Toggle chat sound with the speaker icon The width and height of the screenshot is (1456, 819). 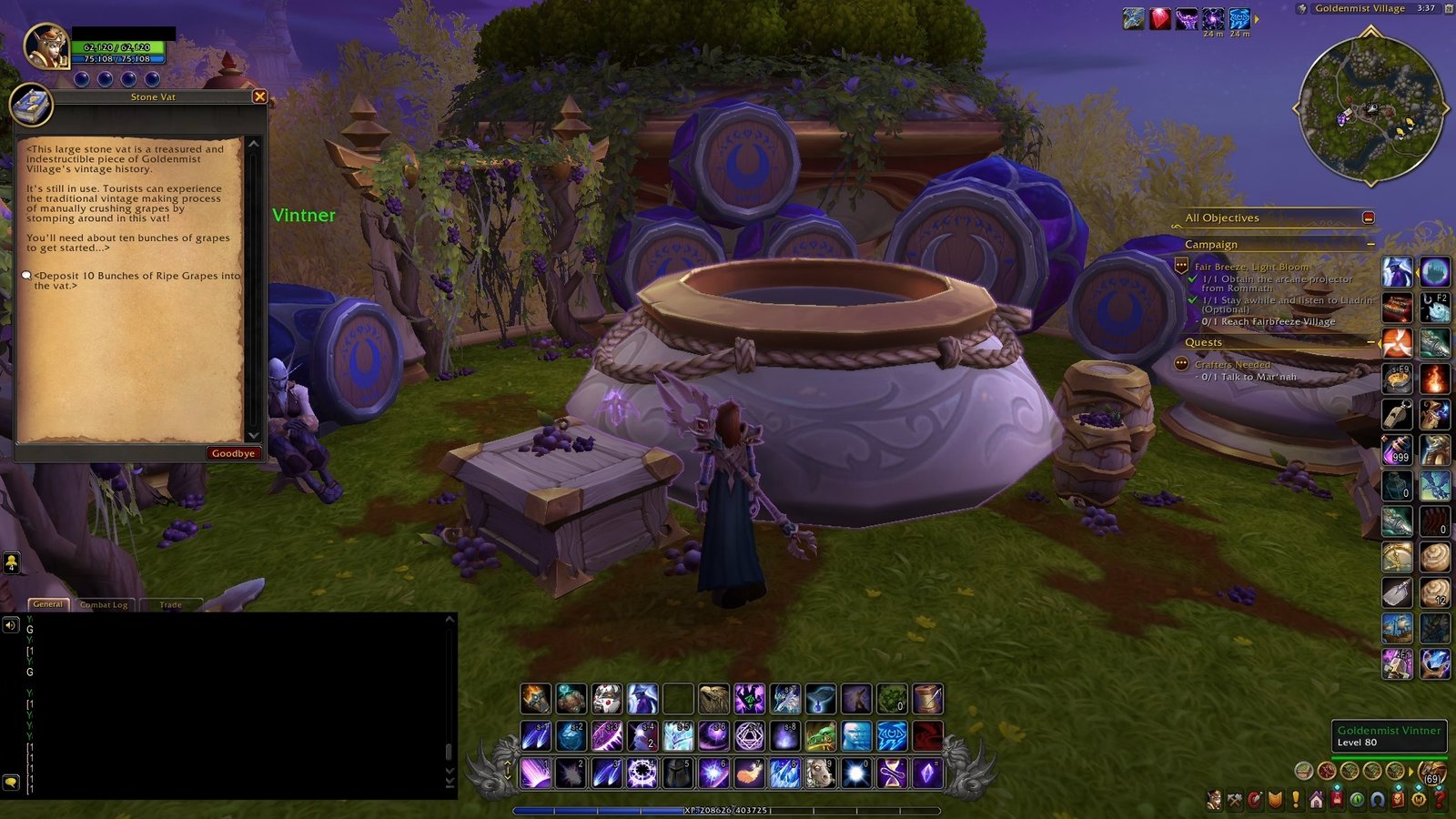tap(10, 625)
